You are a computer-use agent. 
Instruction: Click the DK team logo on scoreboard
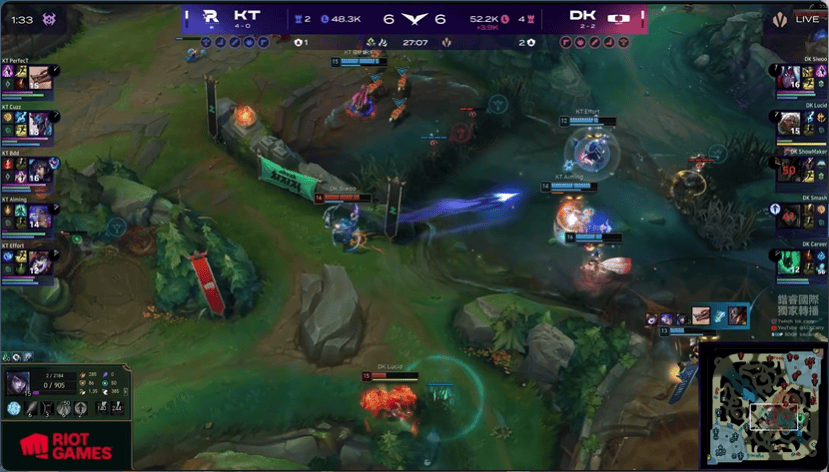[619, 17]
